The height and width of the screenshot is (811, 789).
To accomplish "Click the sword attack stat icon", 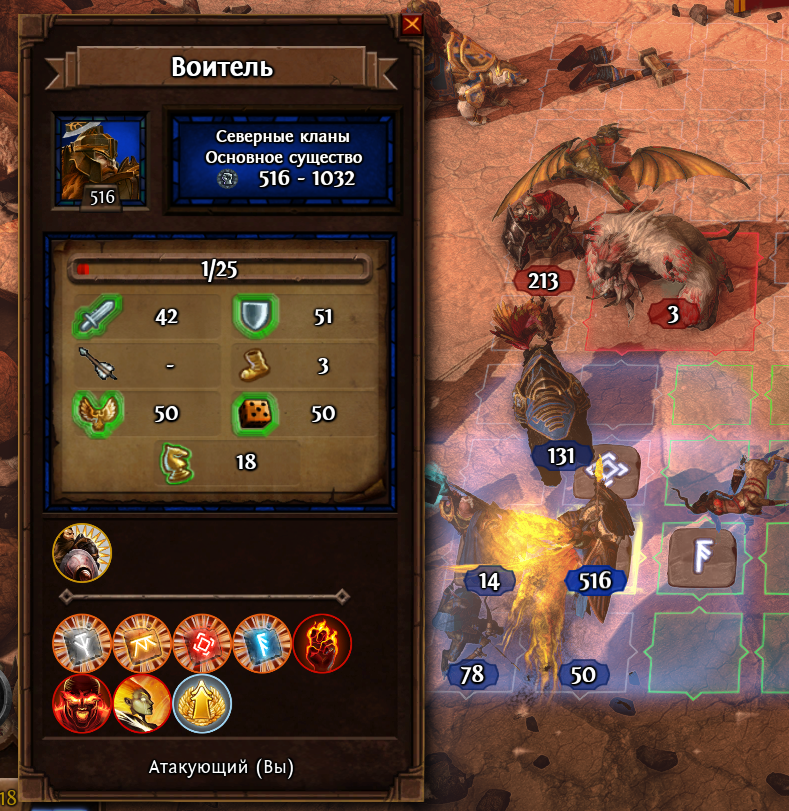I will pos(97,319).
